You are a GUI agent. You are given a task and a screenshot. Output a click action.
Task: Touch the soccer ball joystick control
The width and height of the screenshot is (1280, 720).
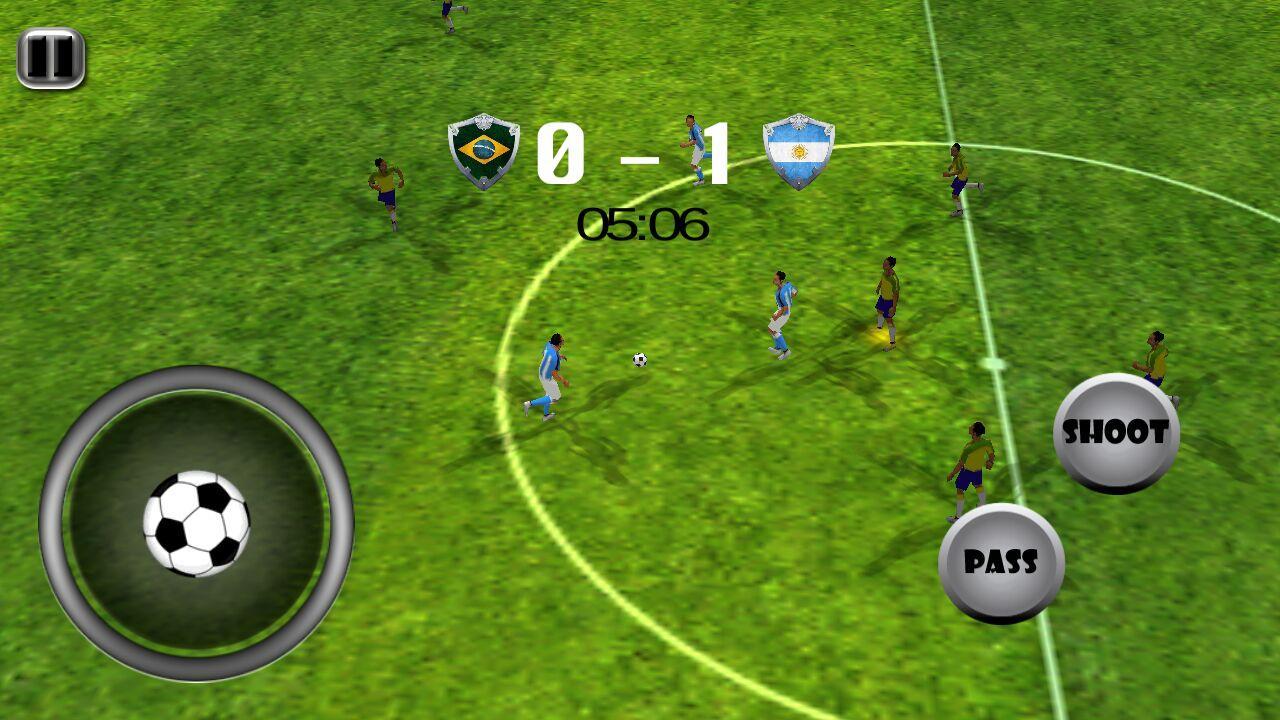coord(196,523)
